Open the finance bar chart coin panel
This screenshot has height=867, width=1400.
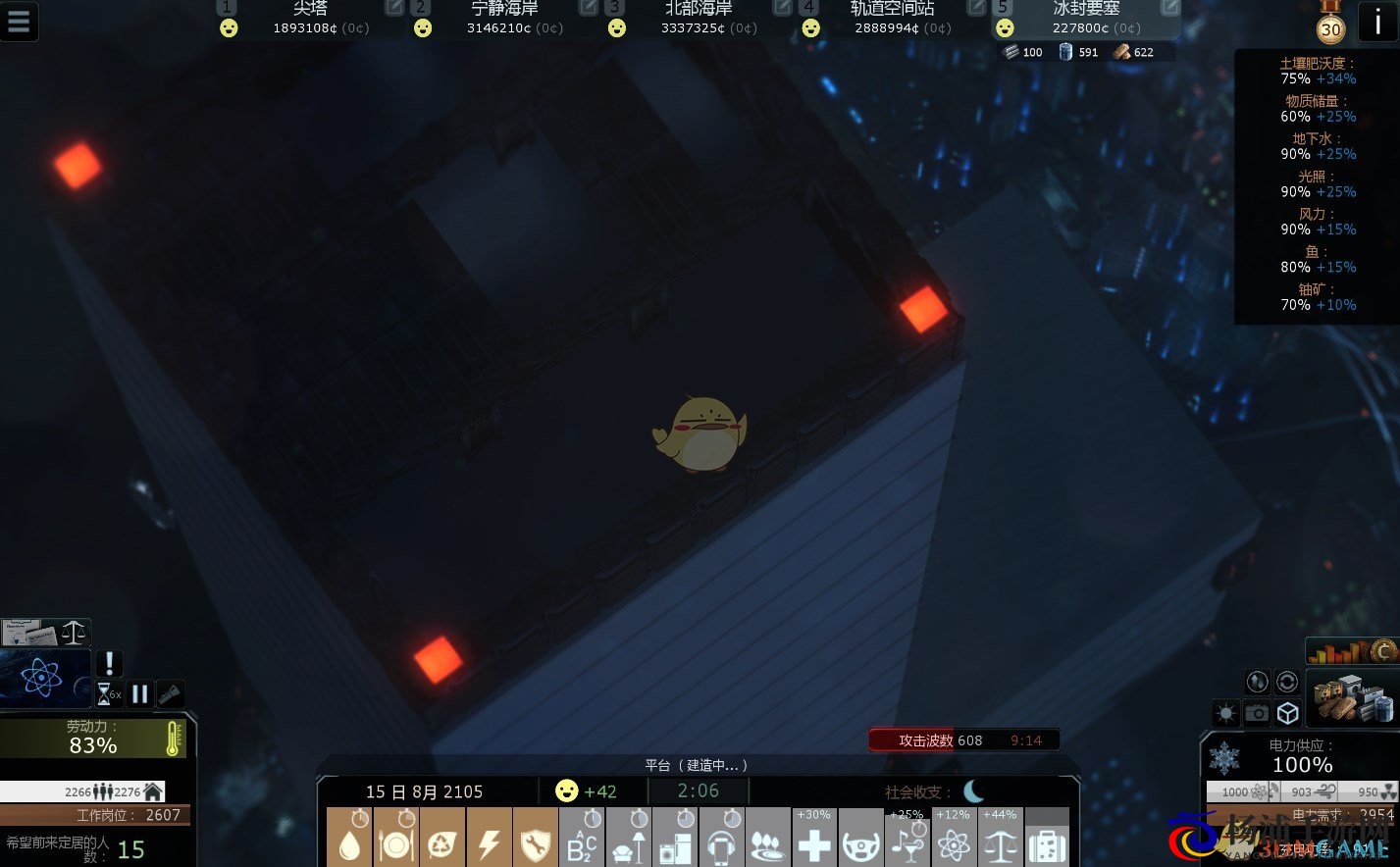click(x=1352, y=650)
